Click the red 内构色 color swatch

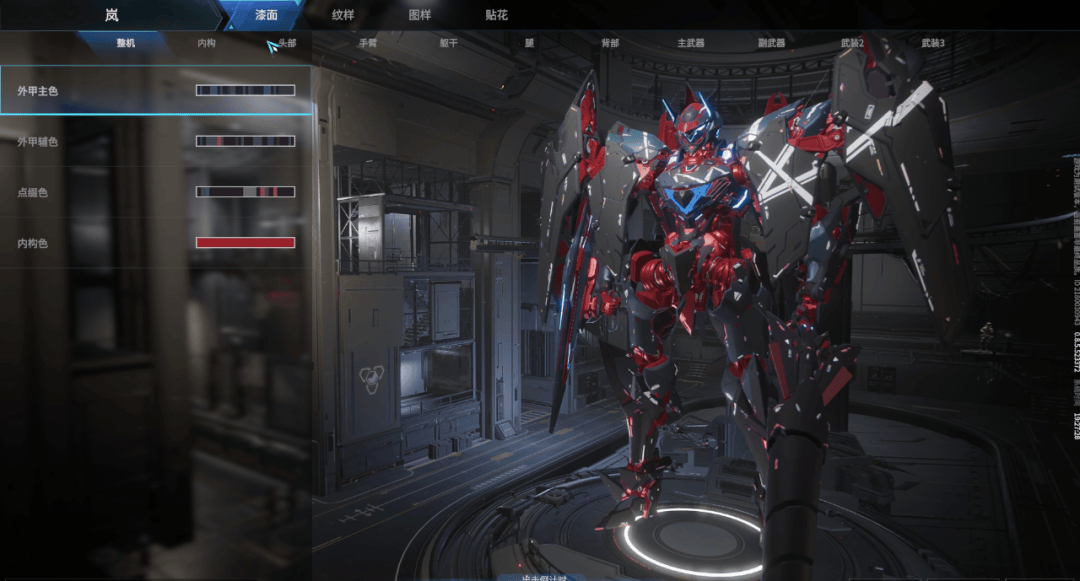pos(245,243)
